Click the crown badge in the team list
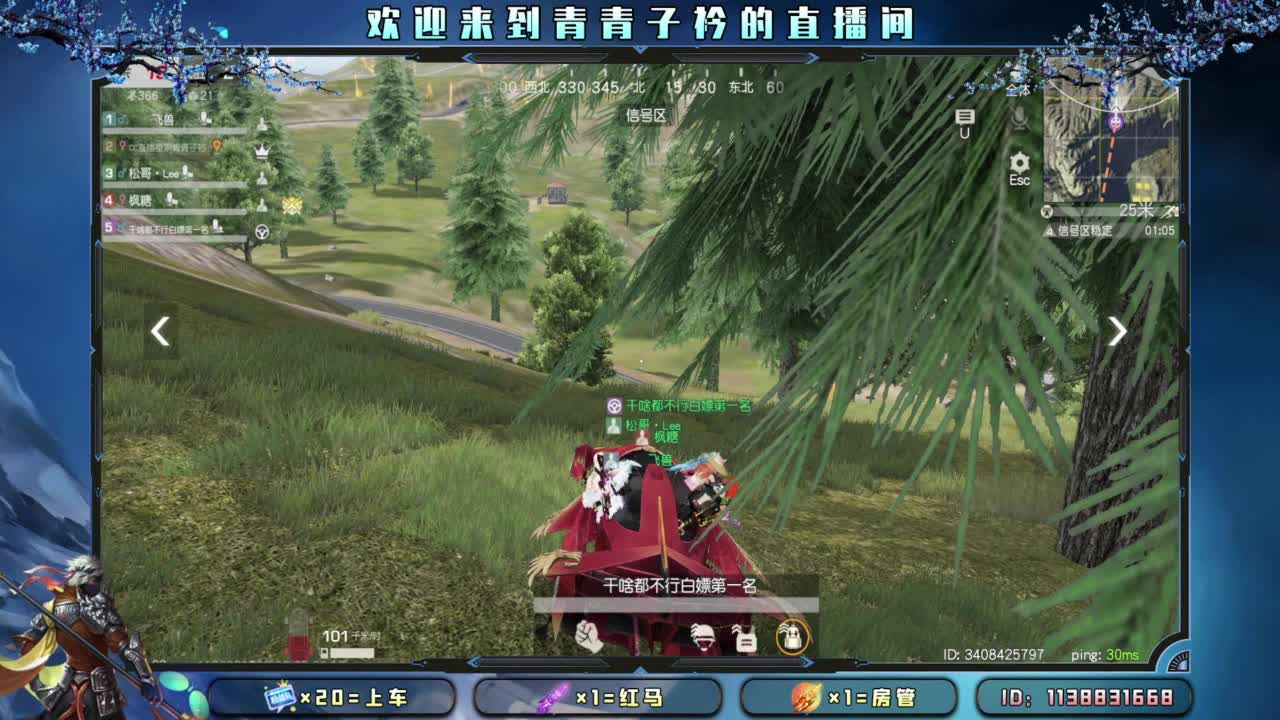The width and height of the screenshot is (1280, 720). click(261, 150)
